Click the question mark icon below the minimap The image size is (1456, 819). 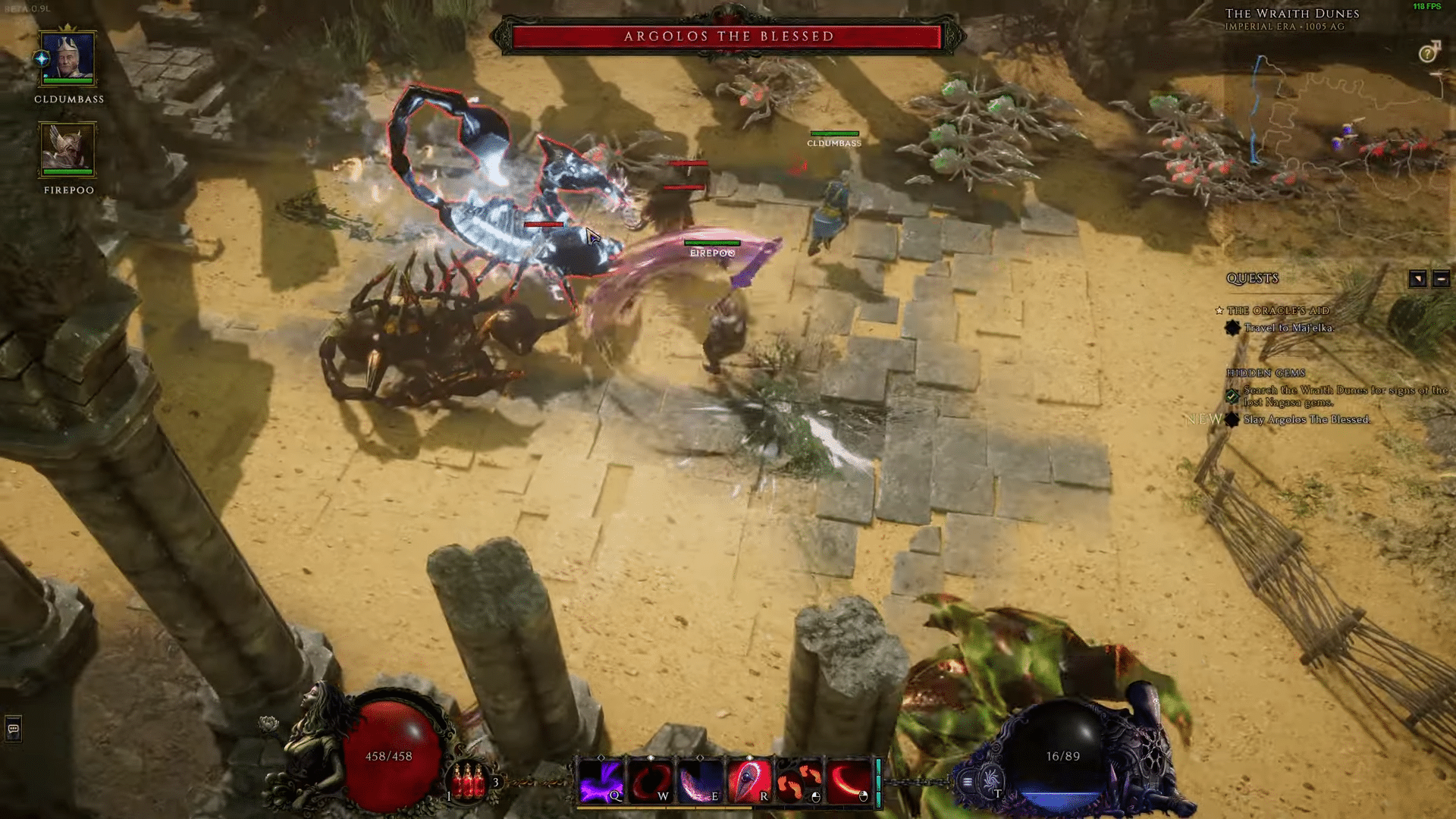[x=1429, y=52]
